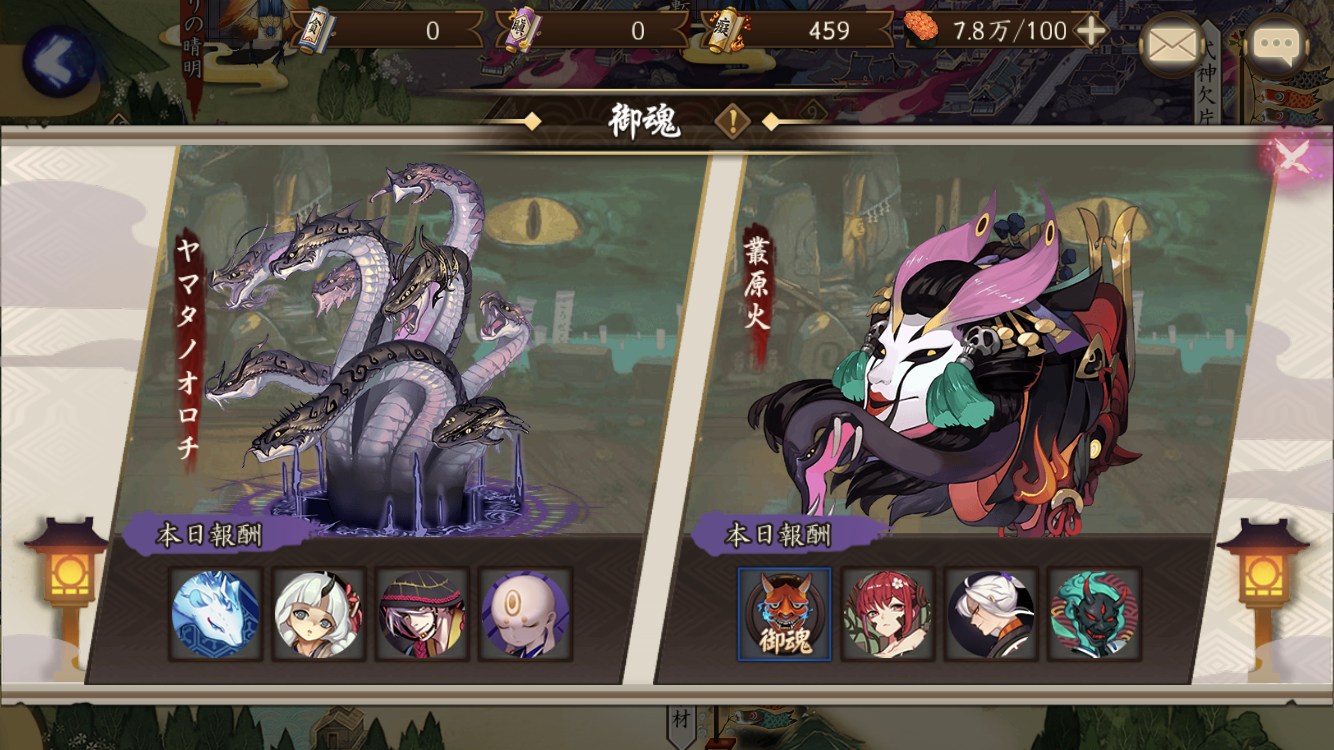Viewport: 1334px width, 750px height.
Task: View the green demon mask reward
Action: (x=1094, y=614)
